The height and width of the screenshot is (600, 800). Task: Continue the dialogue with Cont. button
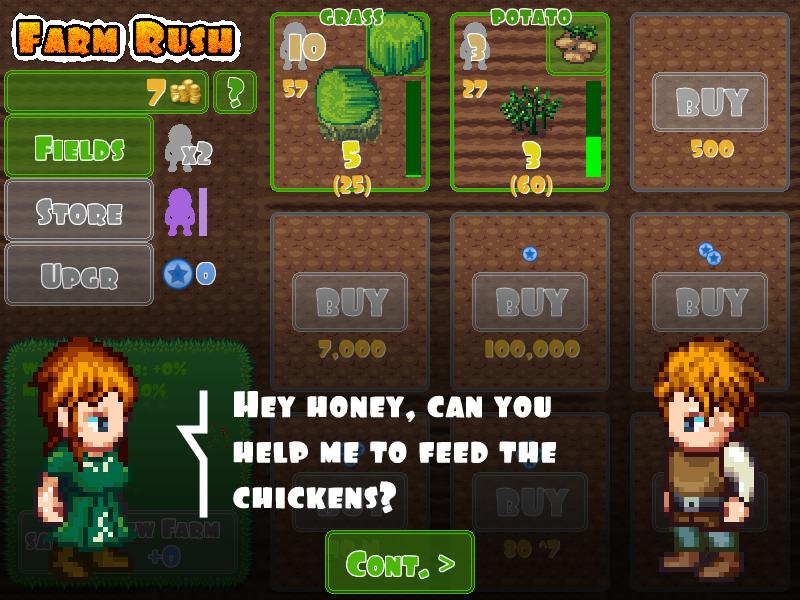pyautogui.click(x=400, y=562)
